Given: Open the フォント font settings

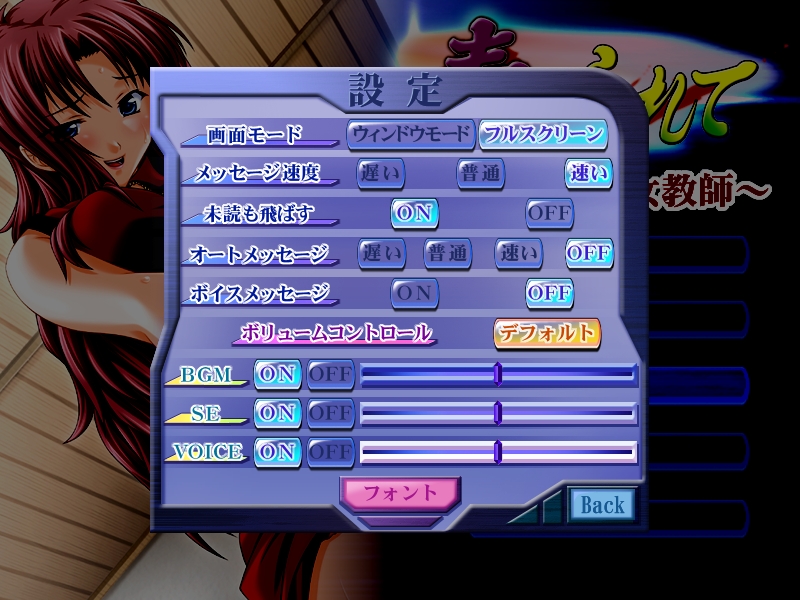Looking at the screenshot, I should coord(400,492).
